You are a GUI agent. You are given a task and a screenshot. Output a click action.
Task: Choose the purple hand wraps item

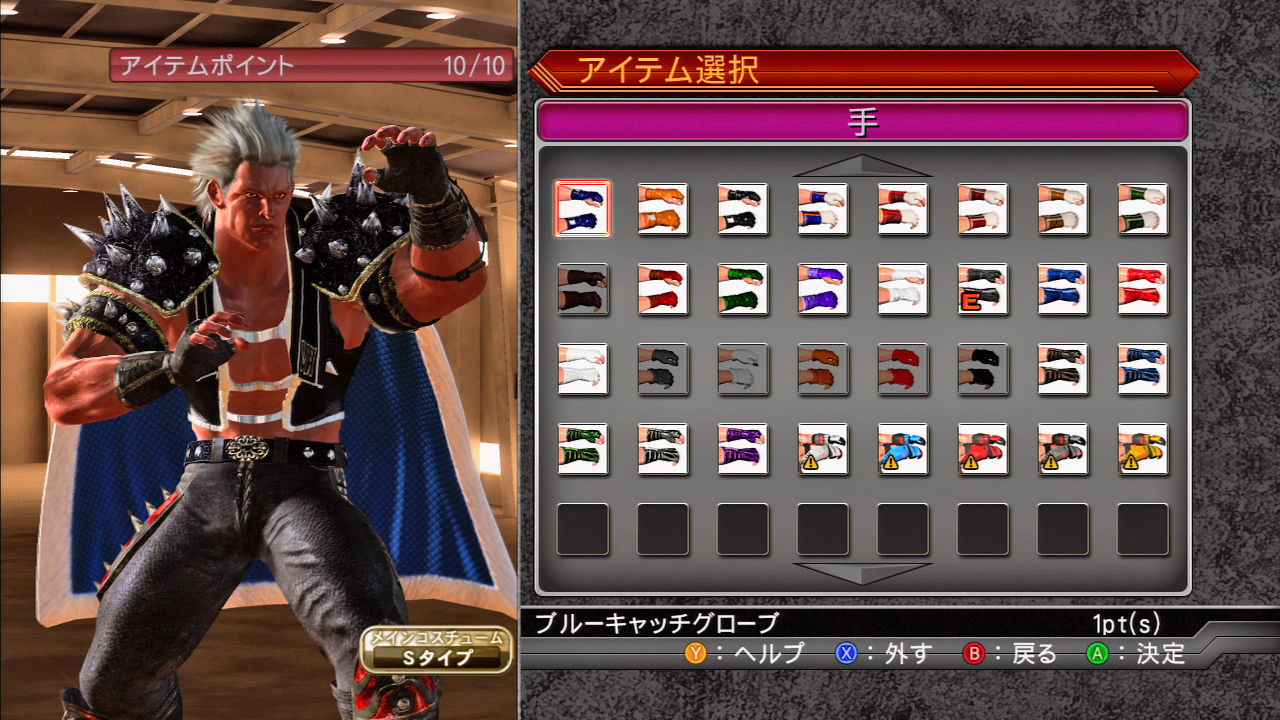tap(825, 290)
